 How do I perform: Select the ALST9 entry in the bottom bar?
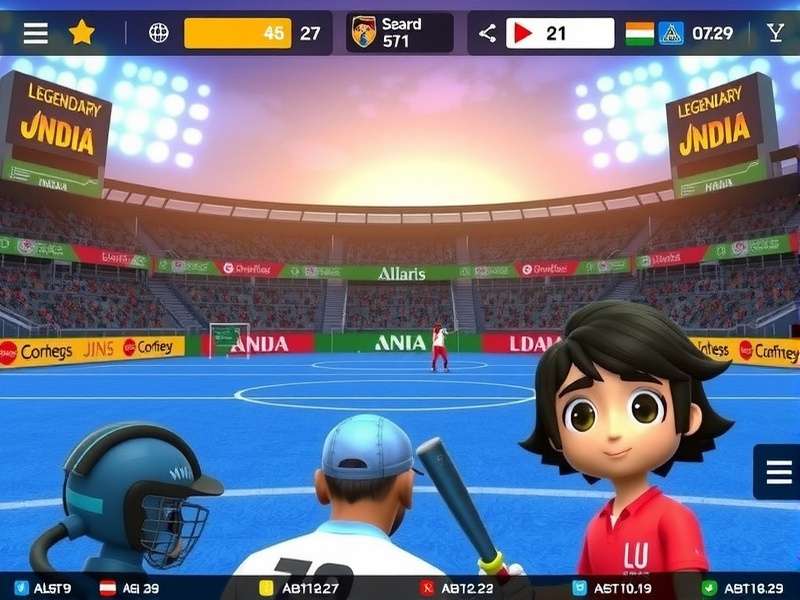coord(45,588)
